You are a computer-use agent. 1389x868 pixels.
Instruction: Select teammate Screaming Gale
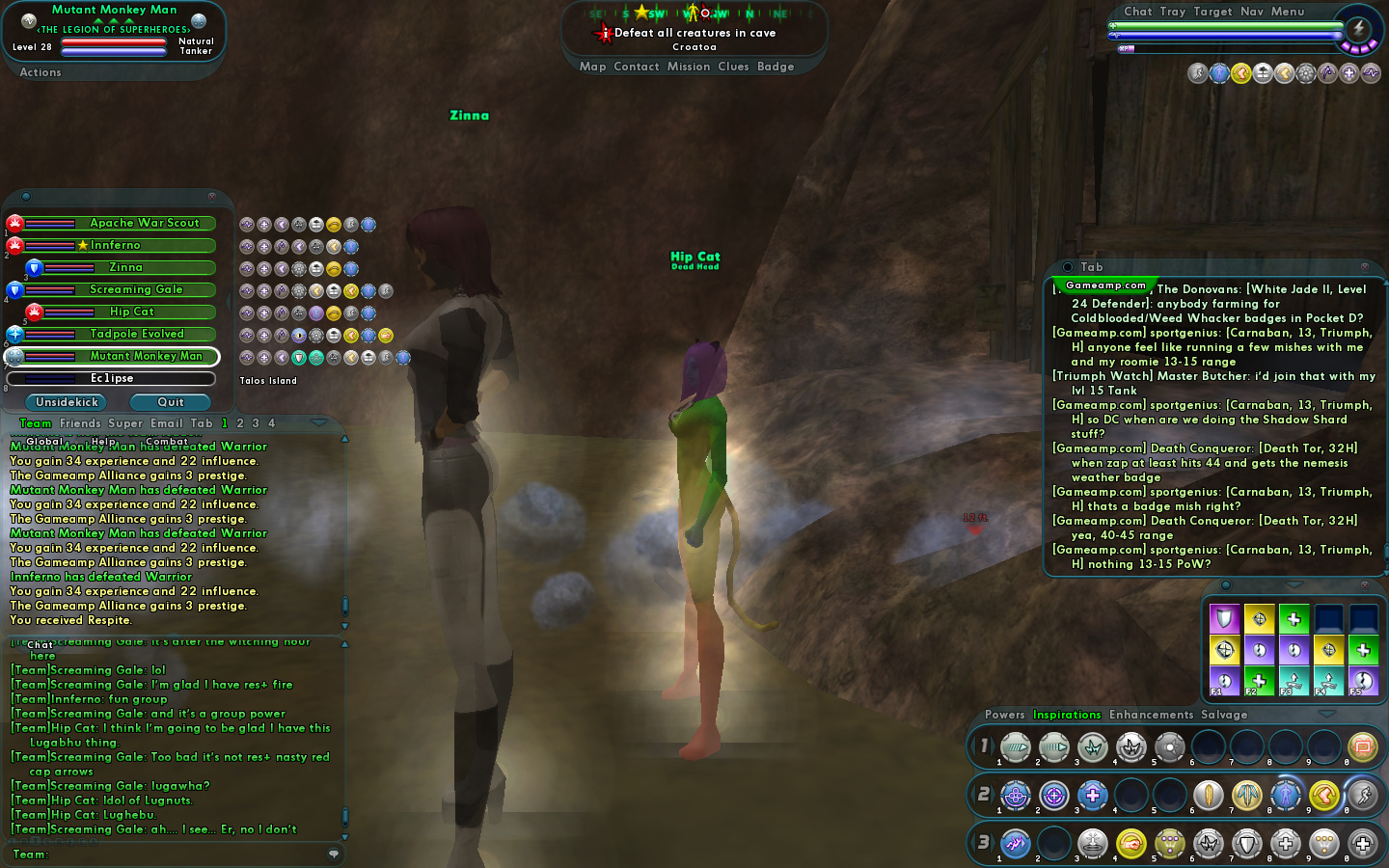(x=136, y=289)
